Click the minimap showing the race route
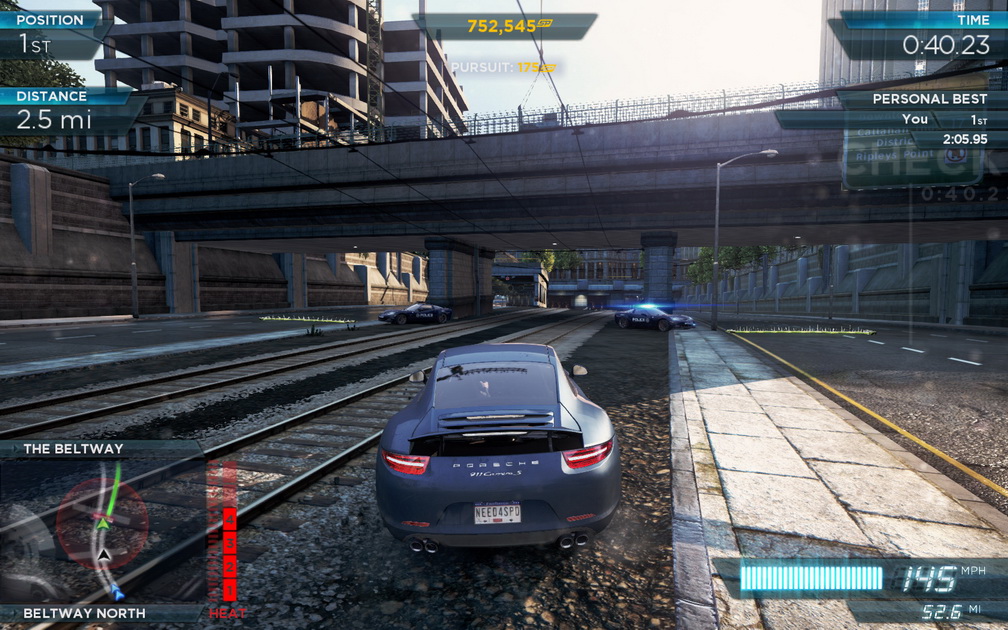Viewport: 1008px width, 630px height. pyautogui.click(x=102, y=530)
